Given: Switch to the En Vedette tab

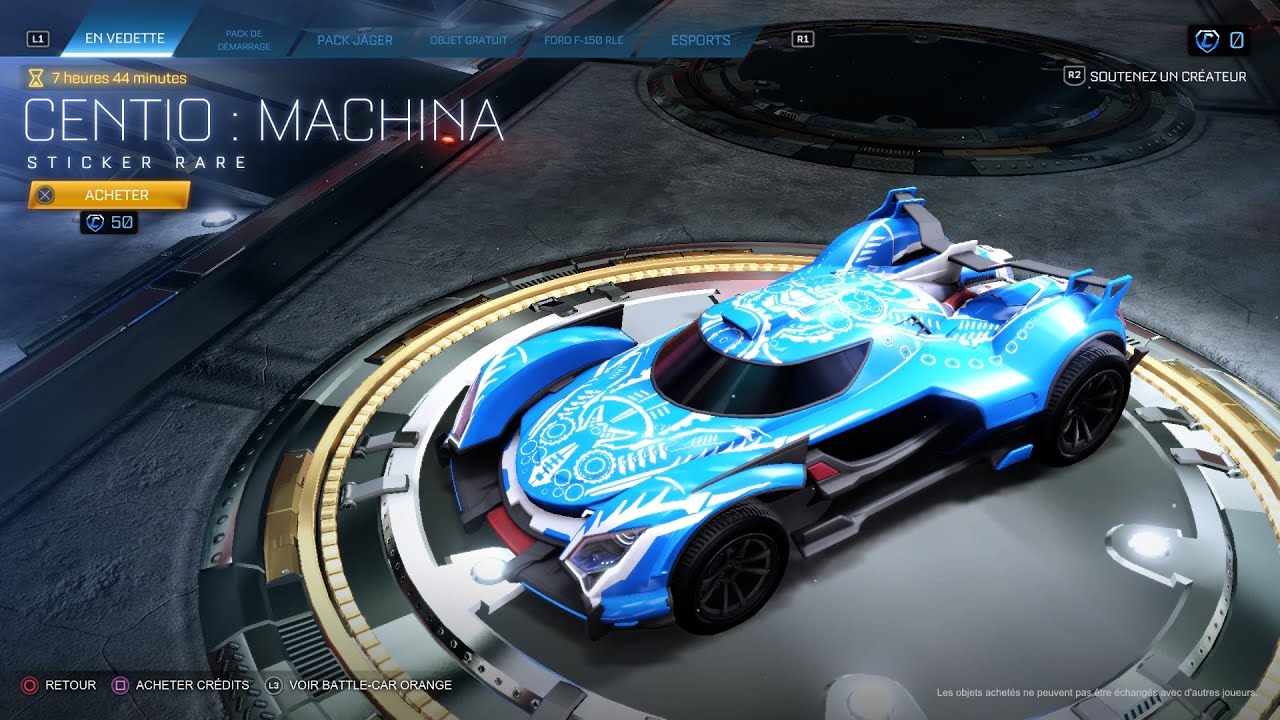Looking at the screenshot, I should point(124,39).
